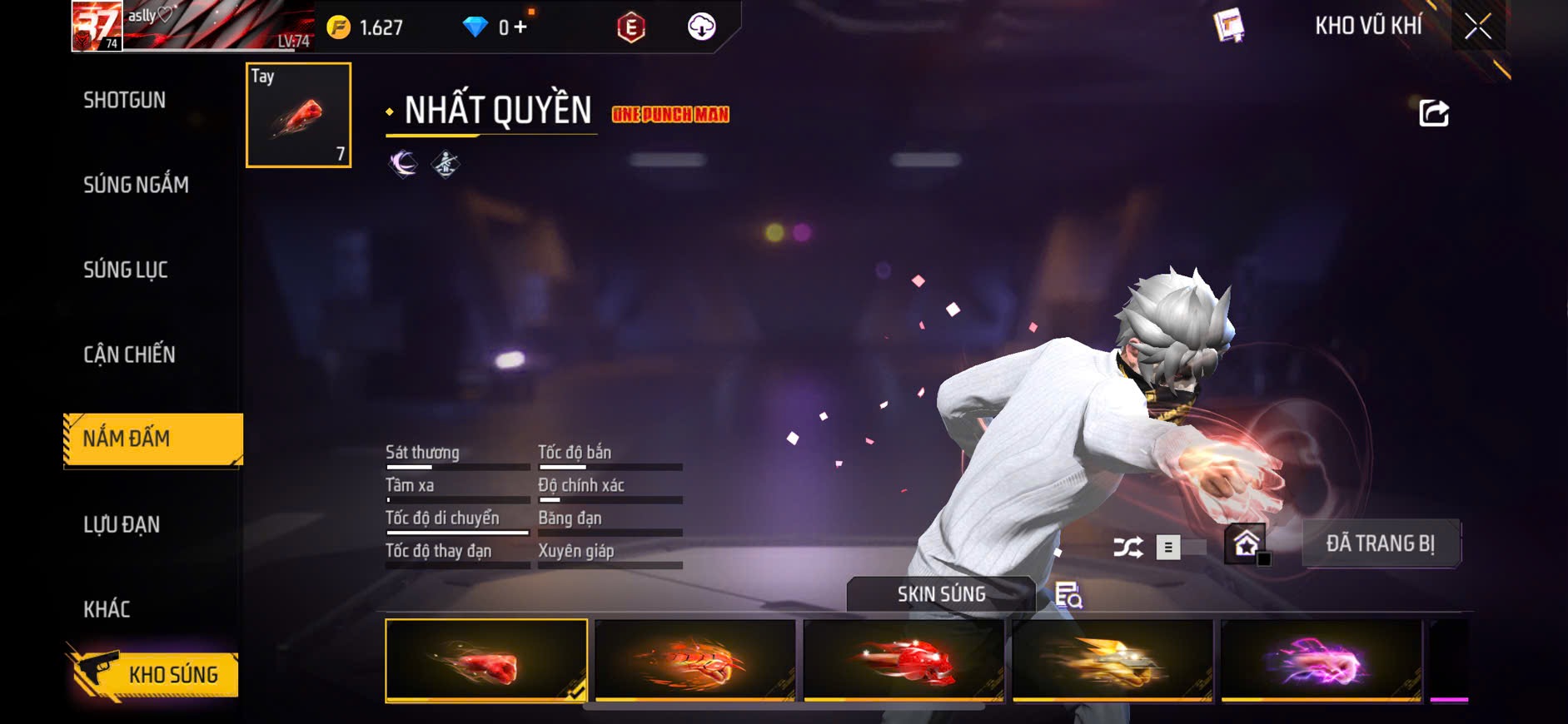This screenshot has height=724, width=1568.
Task: Show the LỰU ĐẠN category
Action: coord(122,524)
